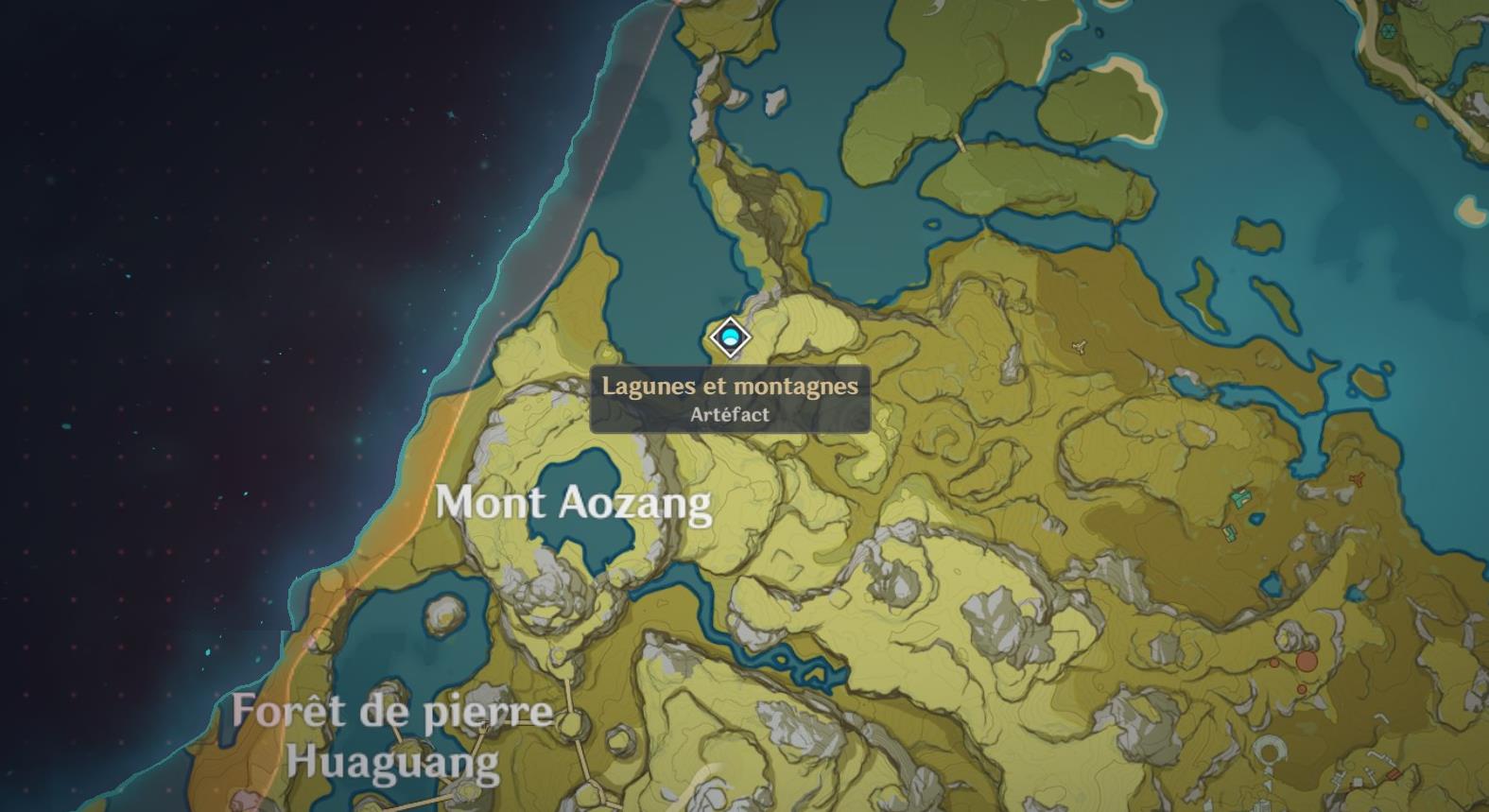Click the large red circular marker on the map
The image size is (1489, 812).
point(1306,660)
